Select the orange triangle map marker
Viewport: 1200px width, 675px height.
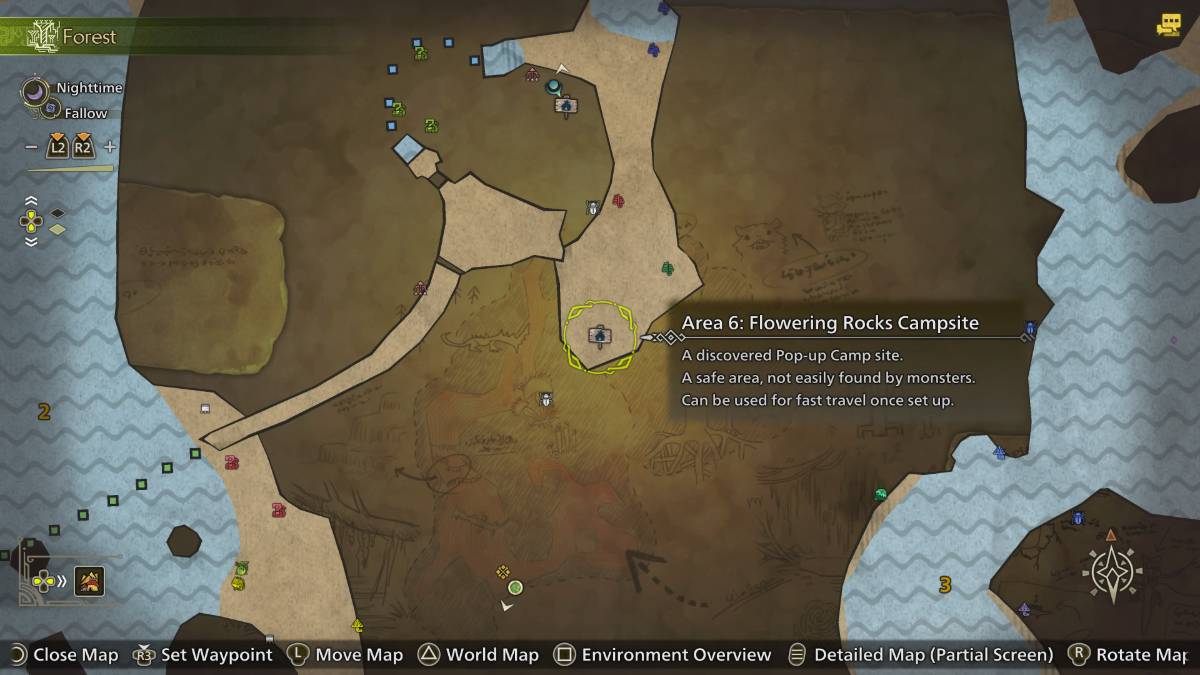(1110, 535)
